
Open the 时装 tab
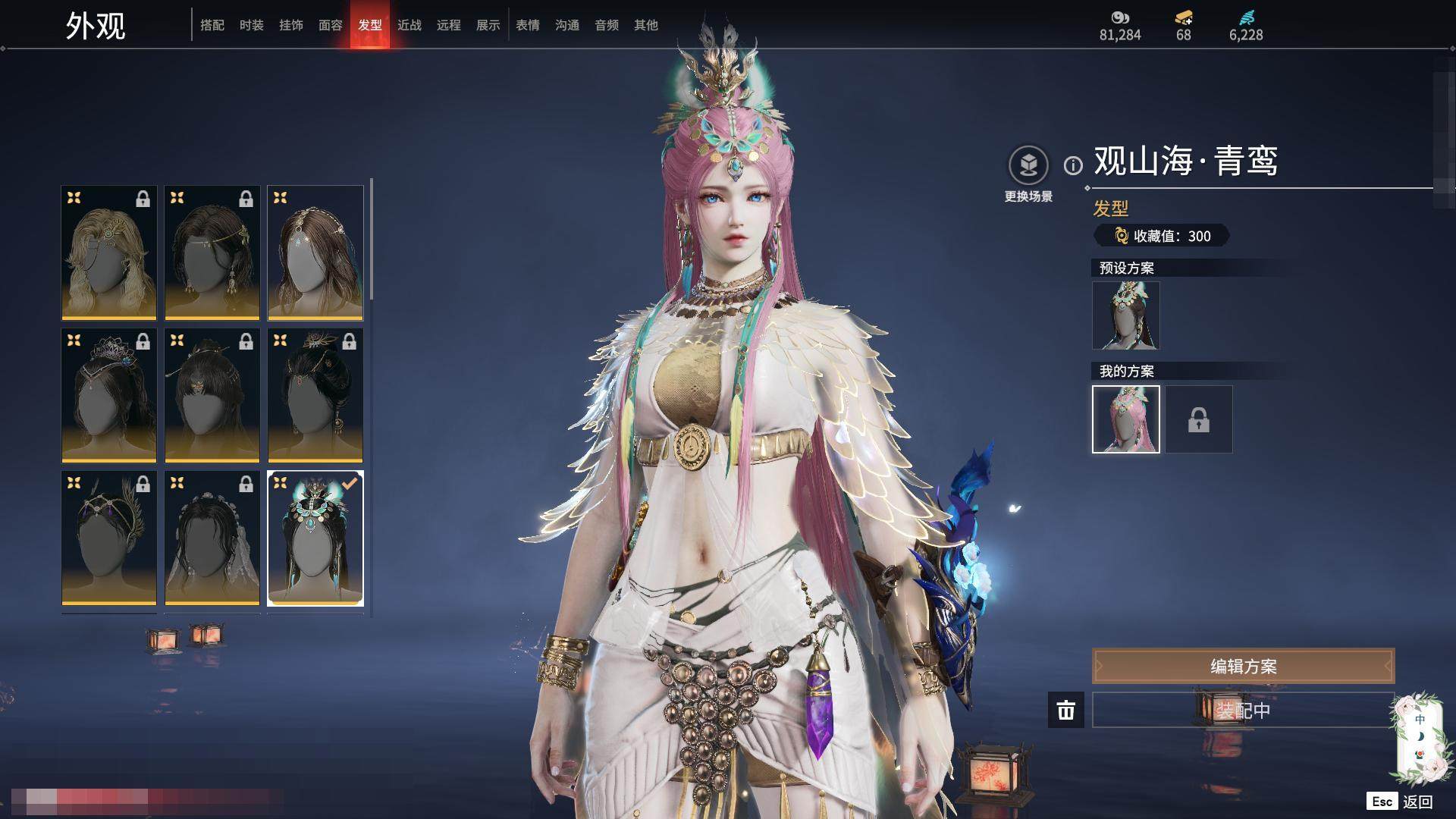(x=252, y=25)
